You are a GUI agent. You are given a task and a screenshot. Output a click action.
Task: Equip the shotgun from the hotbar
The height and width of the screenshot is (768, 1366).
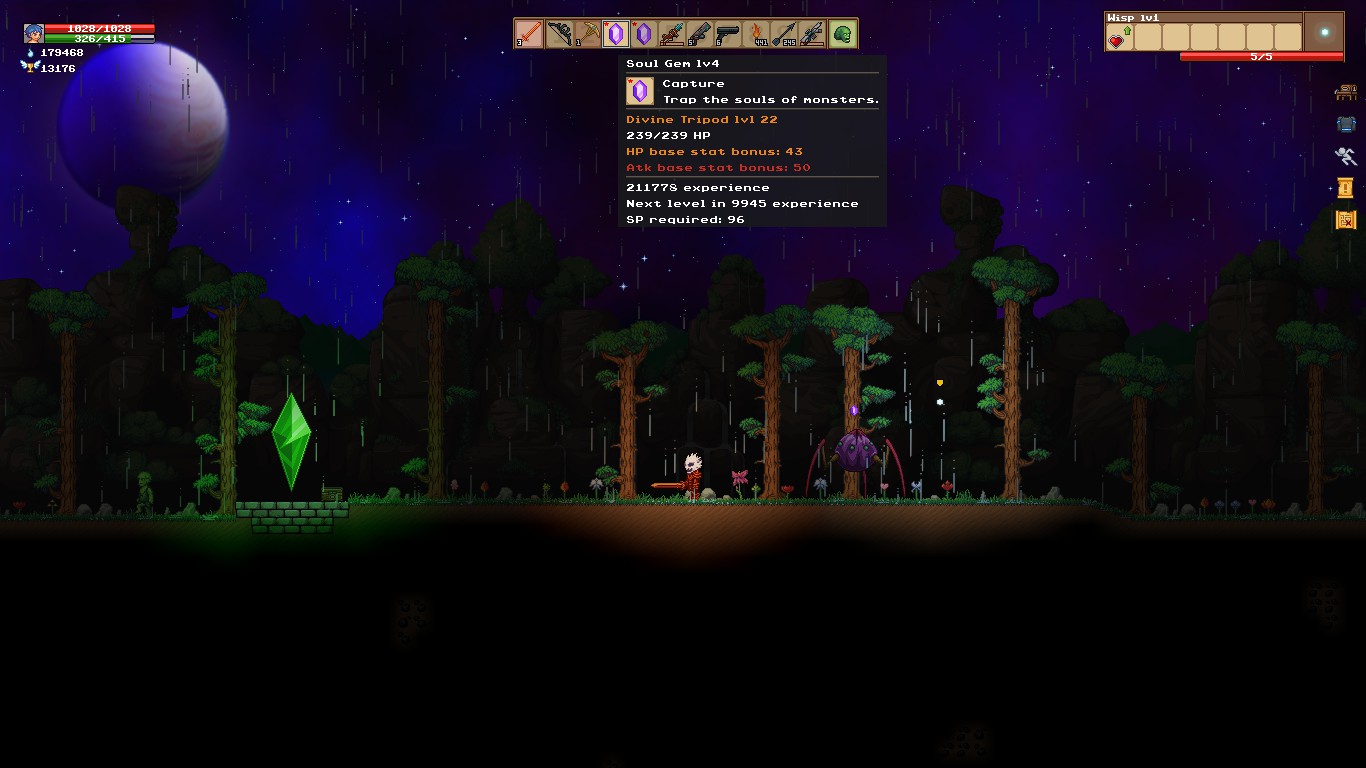click(x=698, y=33)
